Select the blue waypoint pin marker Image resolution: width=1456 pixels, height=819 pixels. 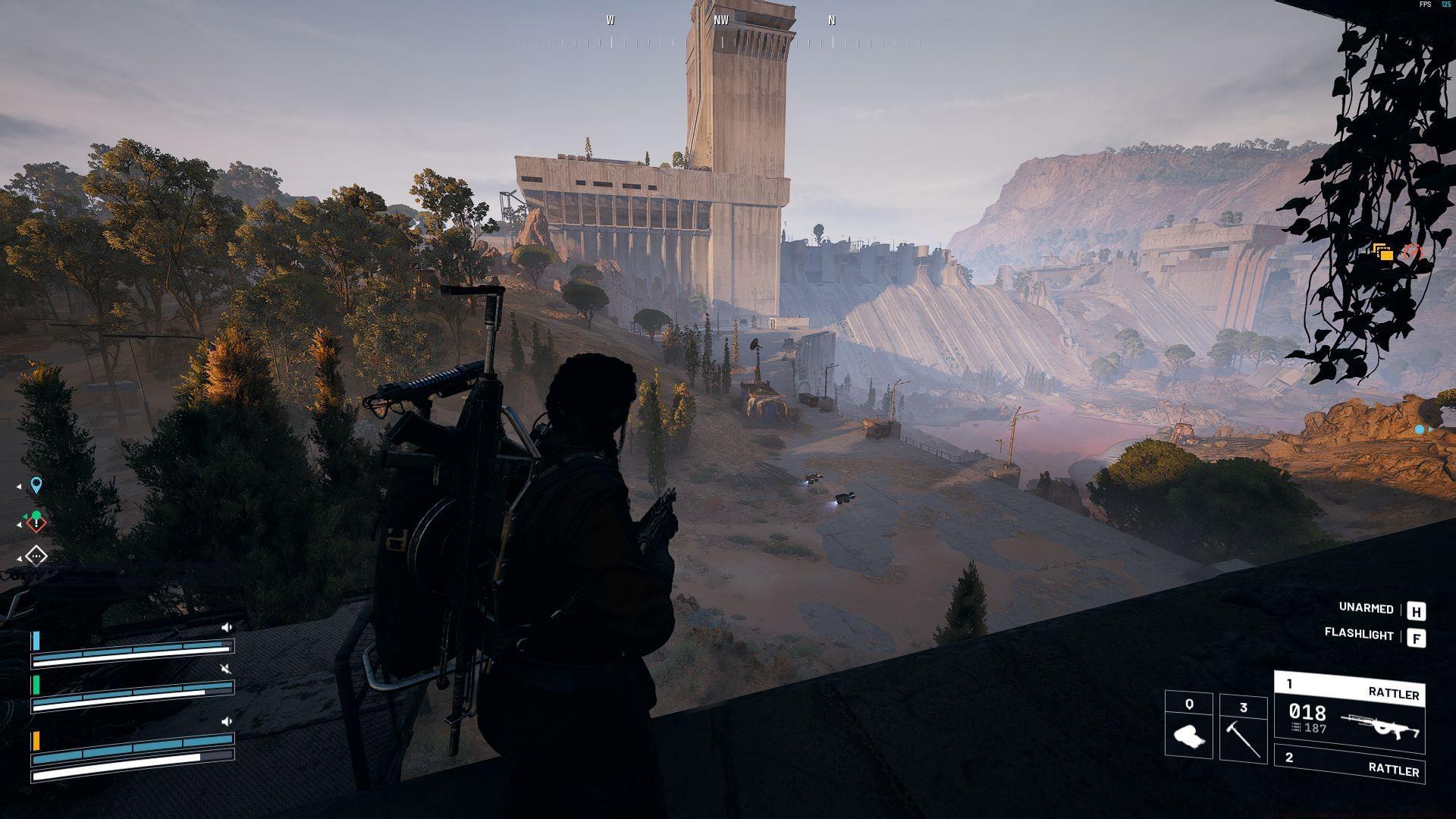click(36, 485)
